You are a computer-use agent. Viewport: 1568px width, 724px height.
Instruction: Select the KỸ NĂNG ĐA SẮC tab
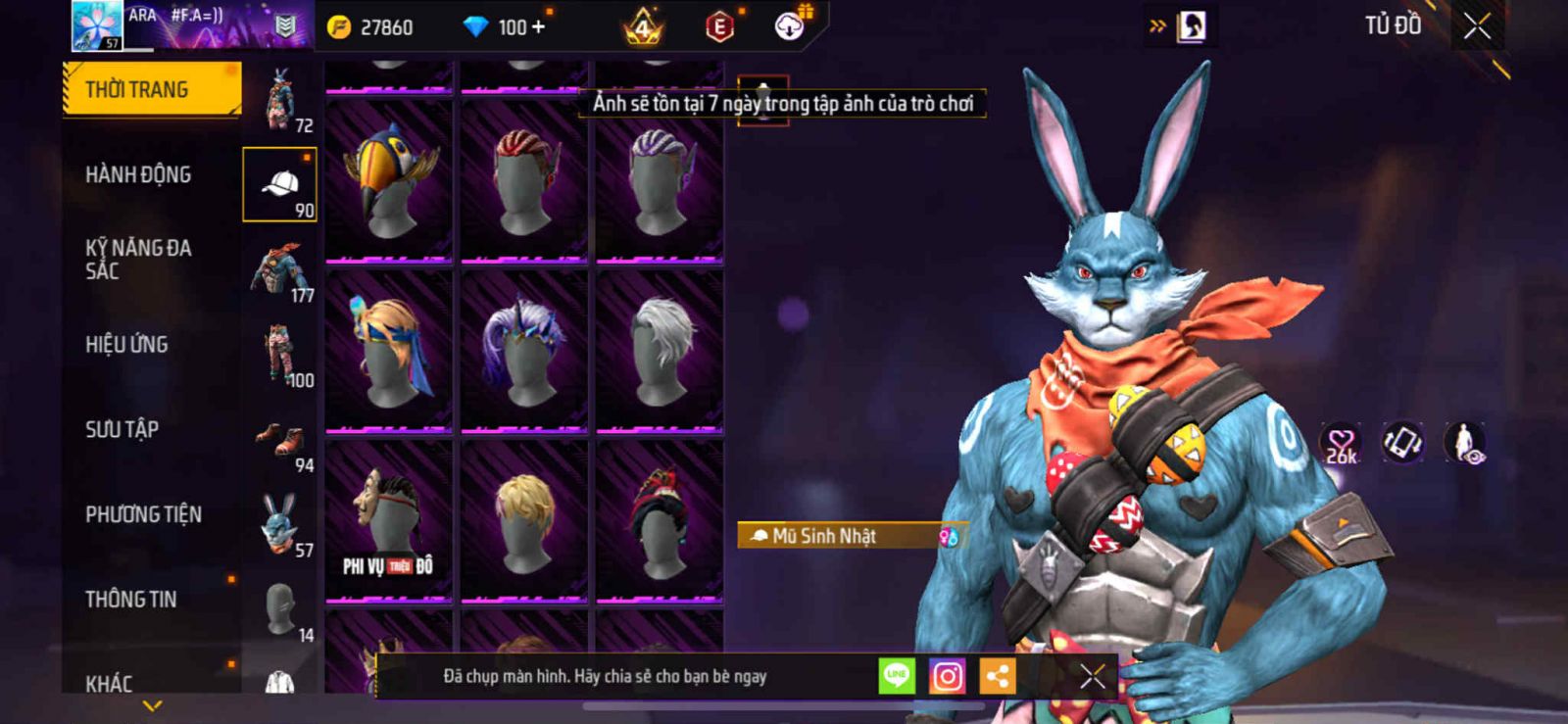(x=138, y=260)
